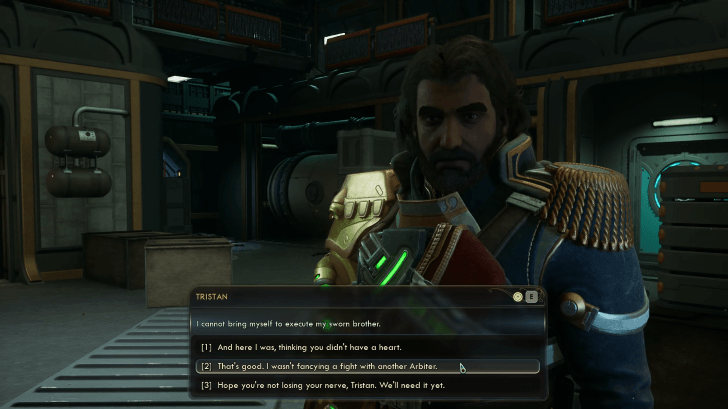Pick "Hope you're not losing your nerve, Tristan" option
728x409 pixels.
click(321, 385)
